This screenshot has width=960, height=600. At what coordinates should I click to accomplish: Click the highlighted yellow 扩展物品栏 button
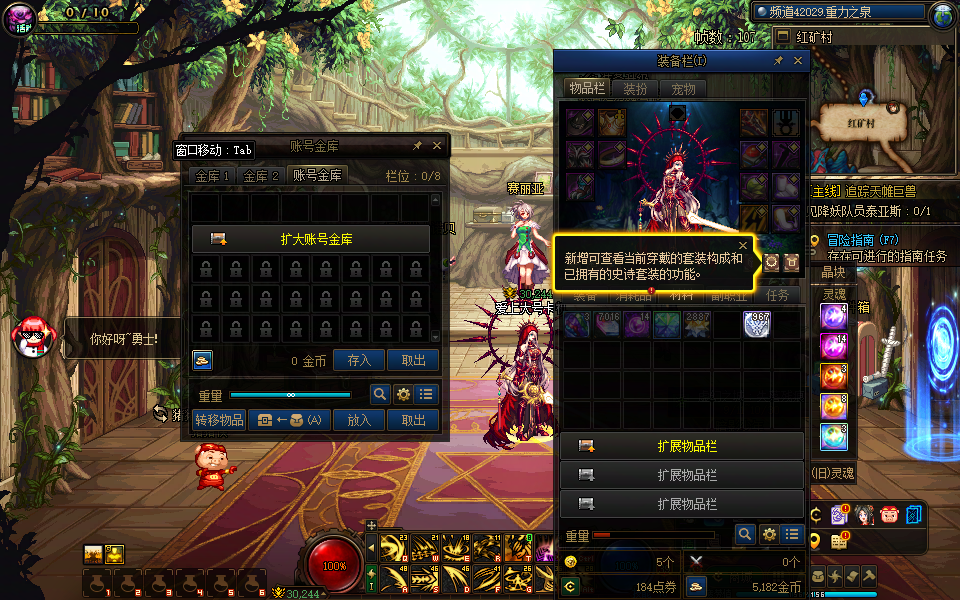coord(682,446)
